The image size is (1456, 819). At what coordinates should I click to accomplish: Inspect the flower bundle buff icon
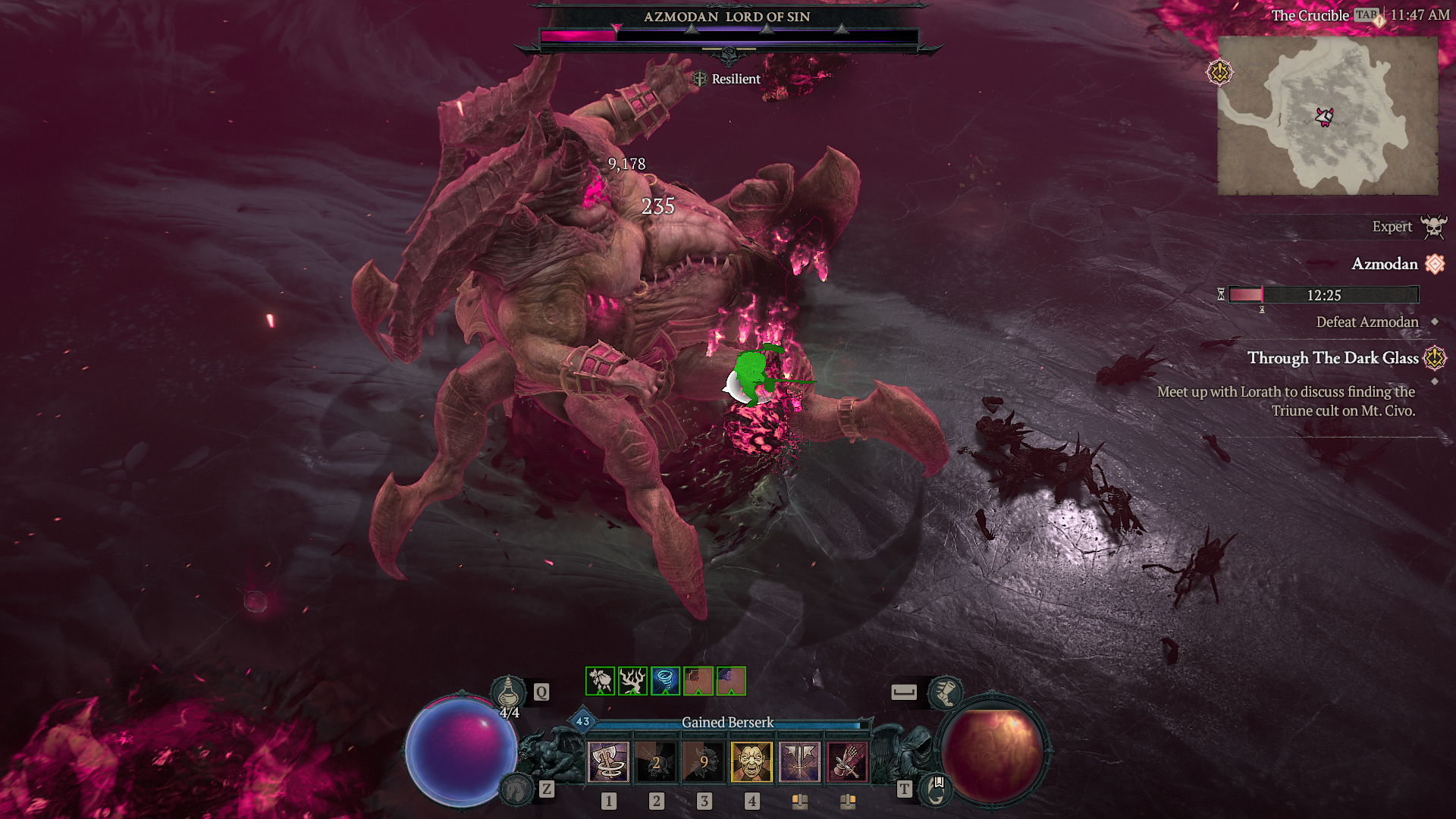coord(601,681)
